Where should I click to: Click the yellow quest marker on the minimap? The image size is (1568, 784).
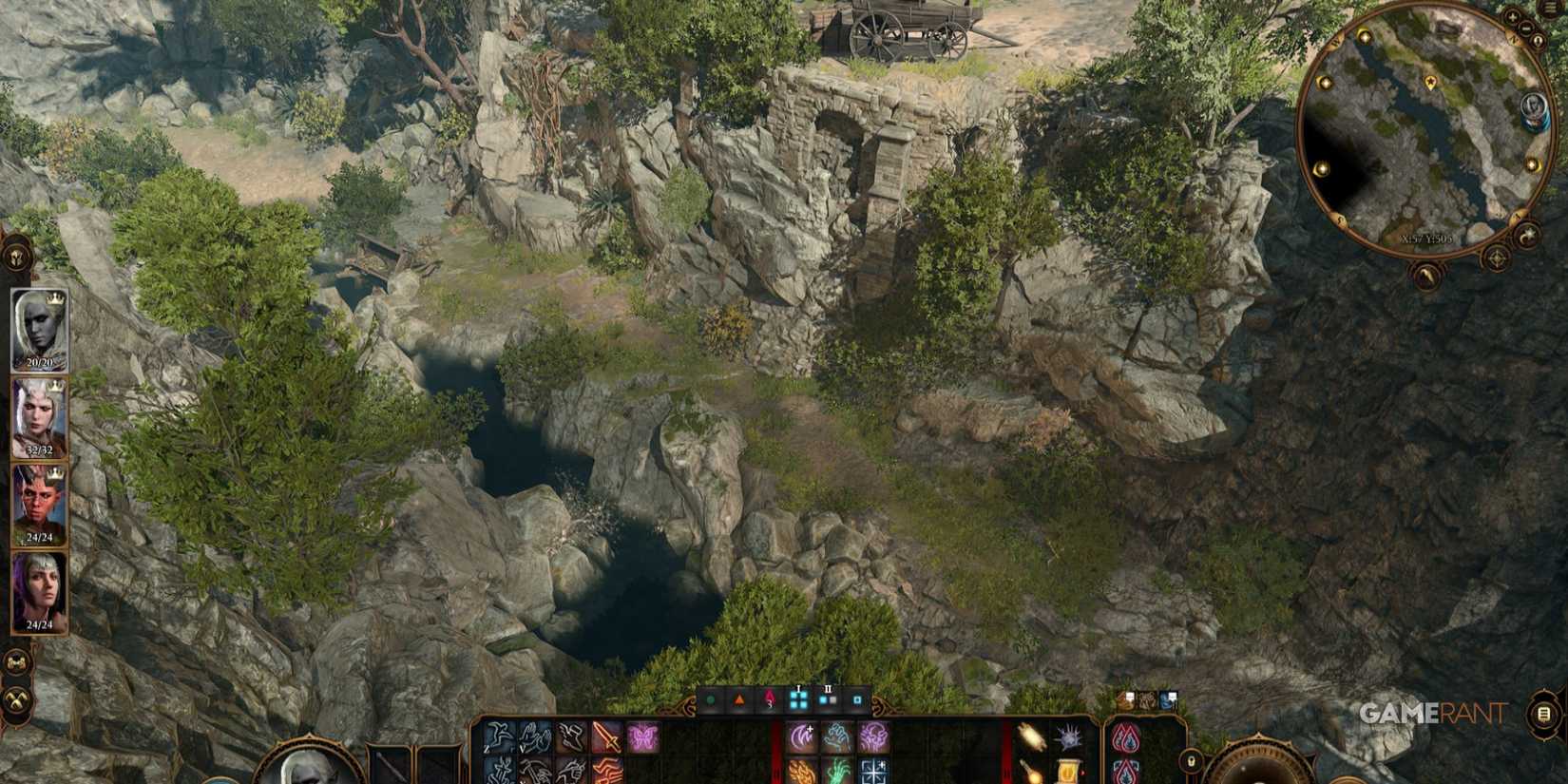coord(1430,82)
